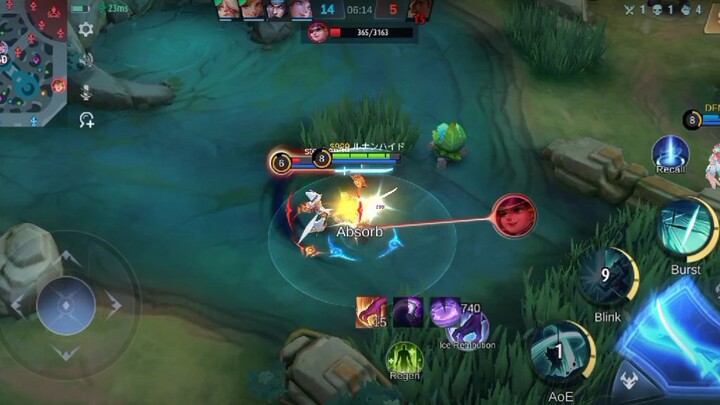This screenshot has width=720, height=405.
Task: Tap the circle-plus icon below the microphone
Action: point(87,120)
